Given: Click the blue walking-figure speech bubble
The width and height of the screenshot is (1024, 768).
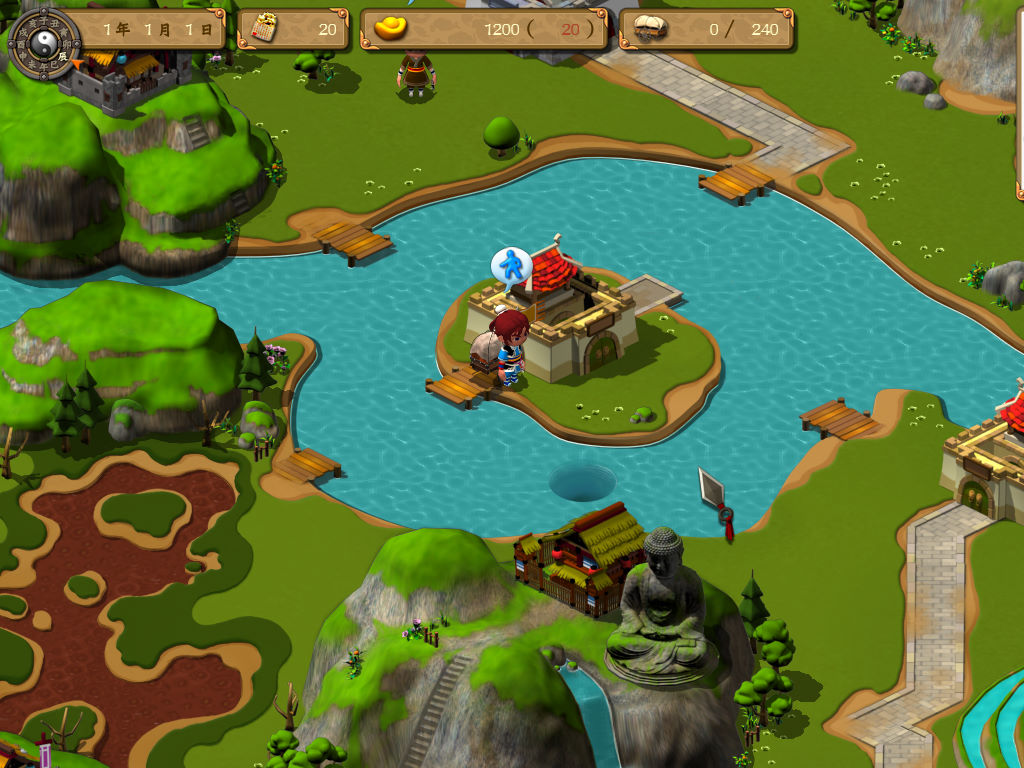Looking at the screenshot, I should click(511, 266).
